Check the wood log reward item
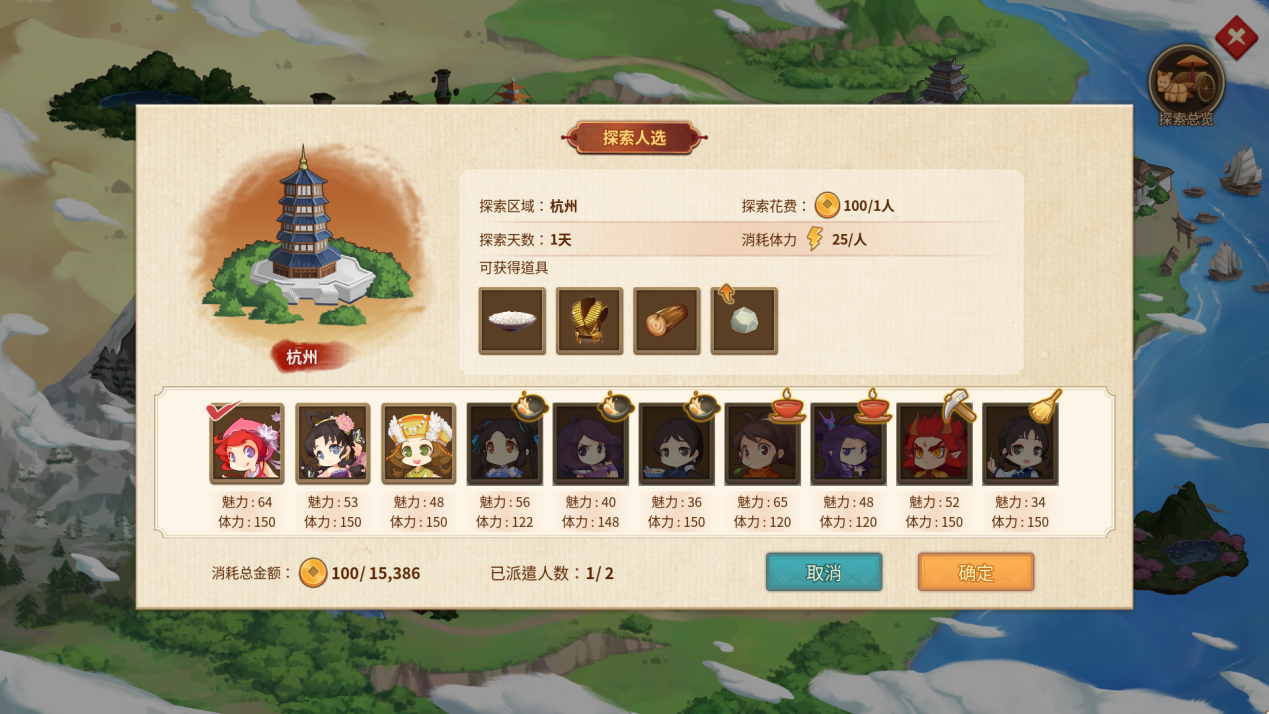The height and width of the screenshot is (714, 1269). [666, 321]
